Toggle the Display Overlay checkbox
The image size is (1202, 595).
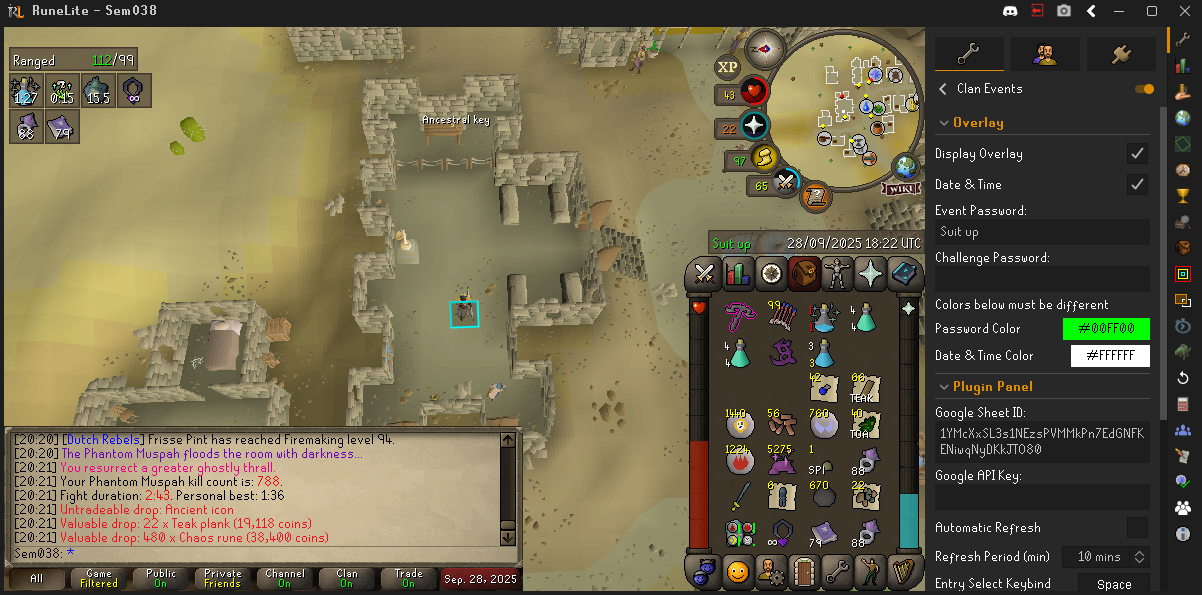(x=1136, y=154)
